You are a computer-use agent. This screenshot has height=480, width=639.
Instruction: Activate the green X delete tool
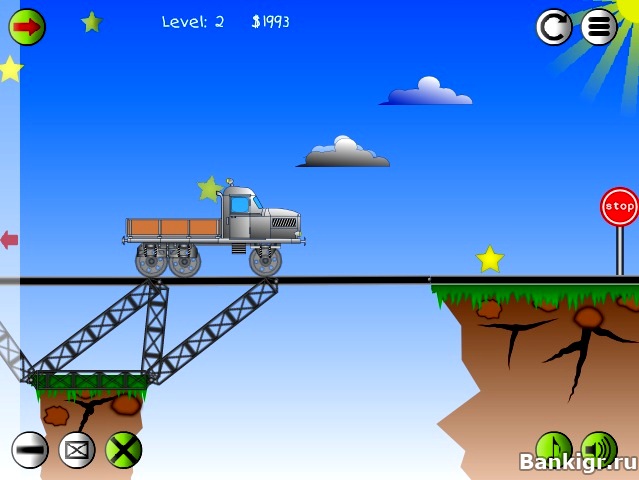(x=124, y=450)
